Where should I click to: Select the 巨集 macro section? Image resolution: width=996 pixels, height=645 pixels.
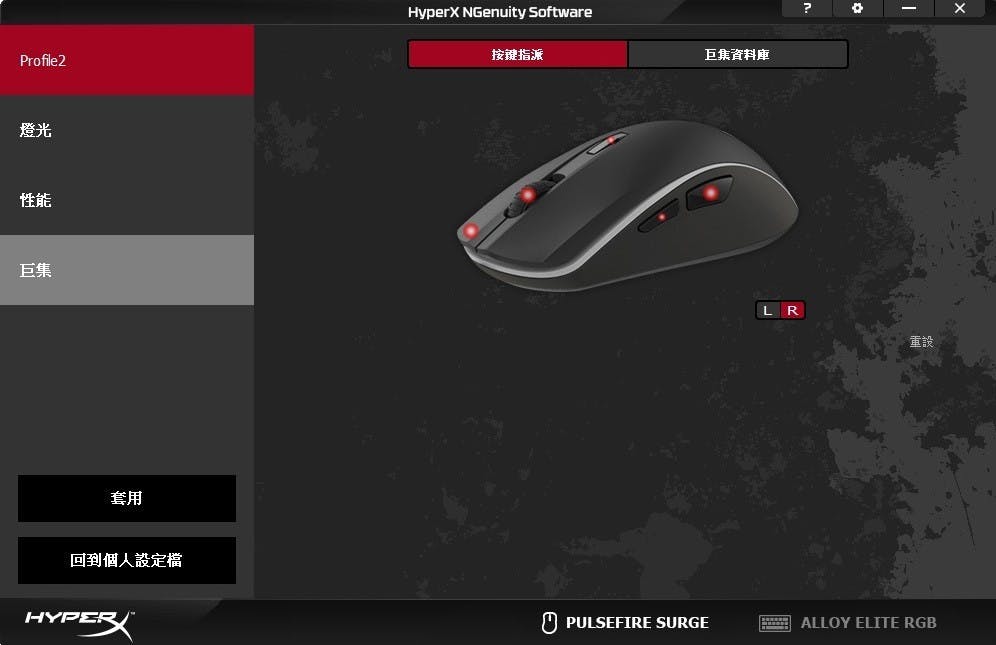tap(126, 270)
